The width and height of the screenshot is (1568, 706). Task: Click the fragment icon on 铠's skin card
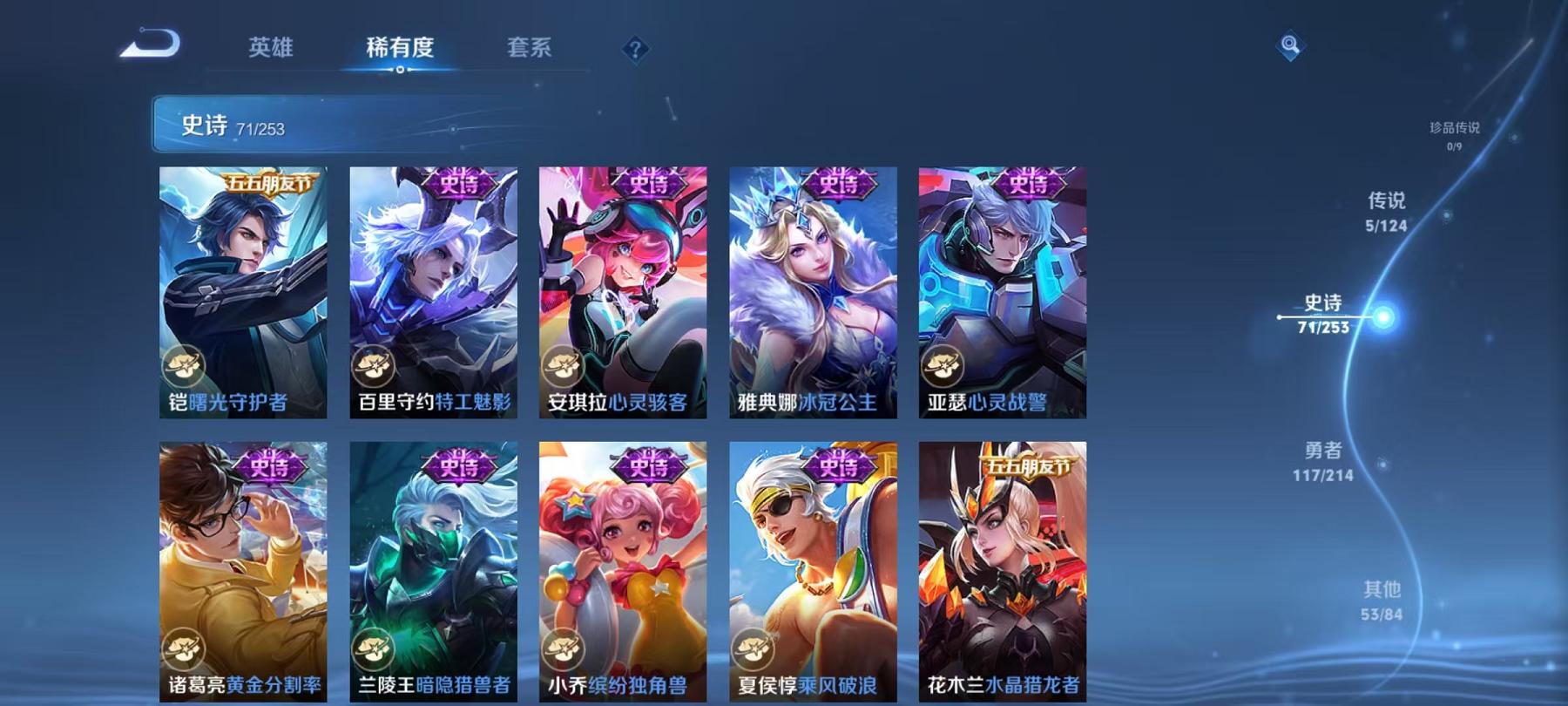point(183,367)
